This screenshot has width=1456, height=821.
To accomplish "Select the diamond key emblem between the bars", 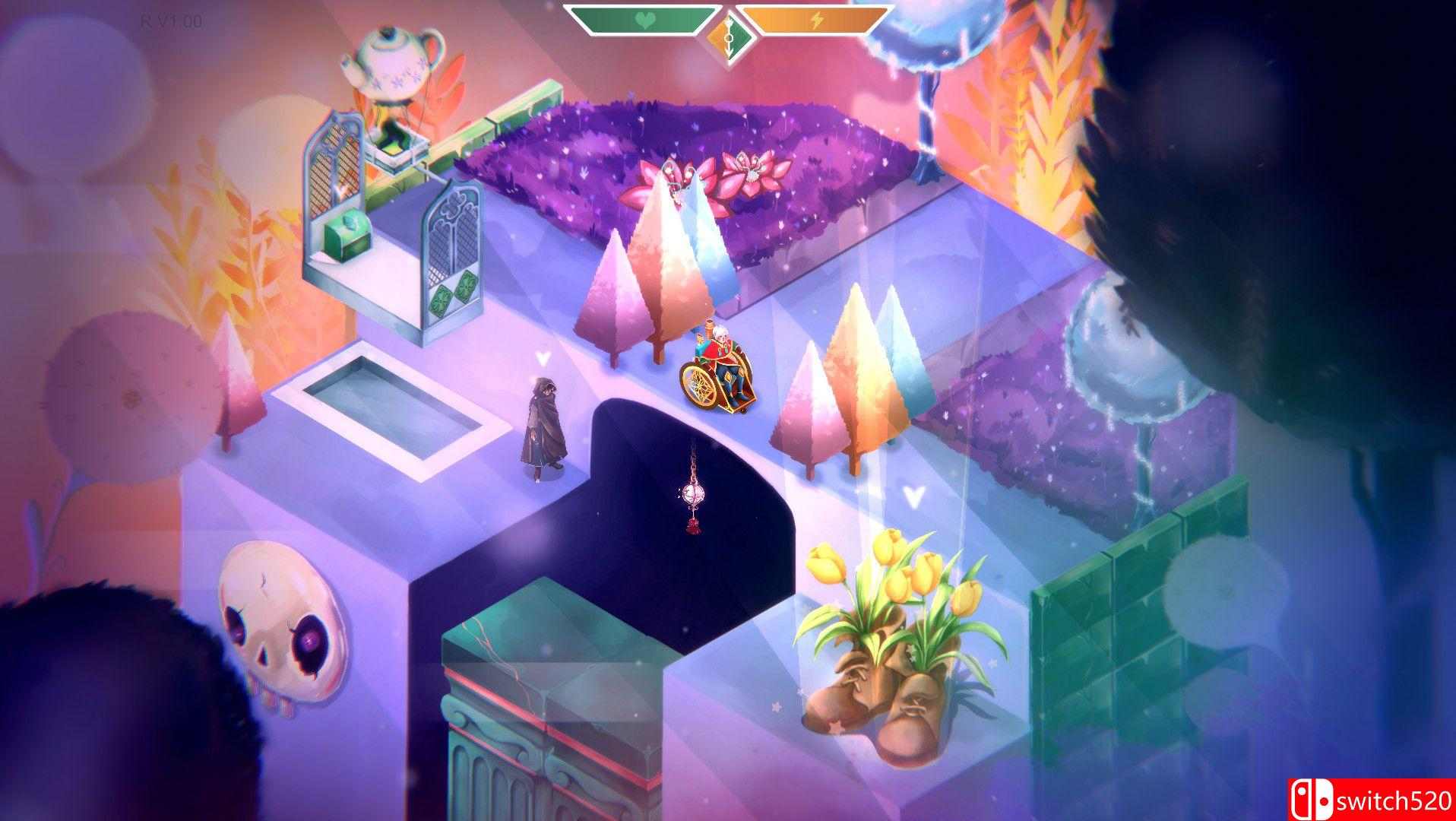I will click(x=729, y=31).
